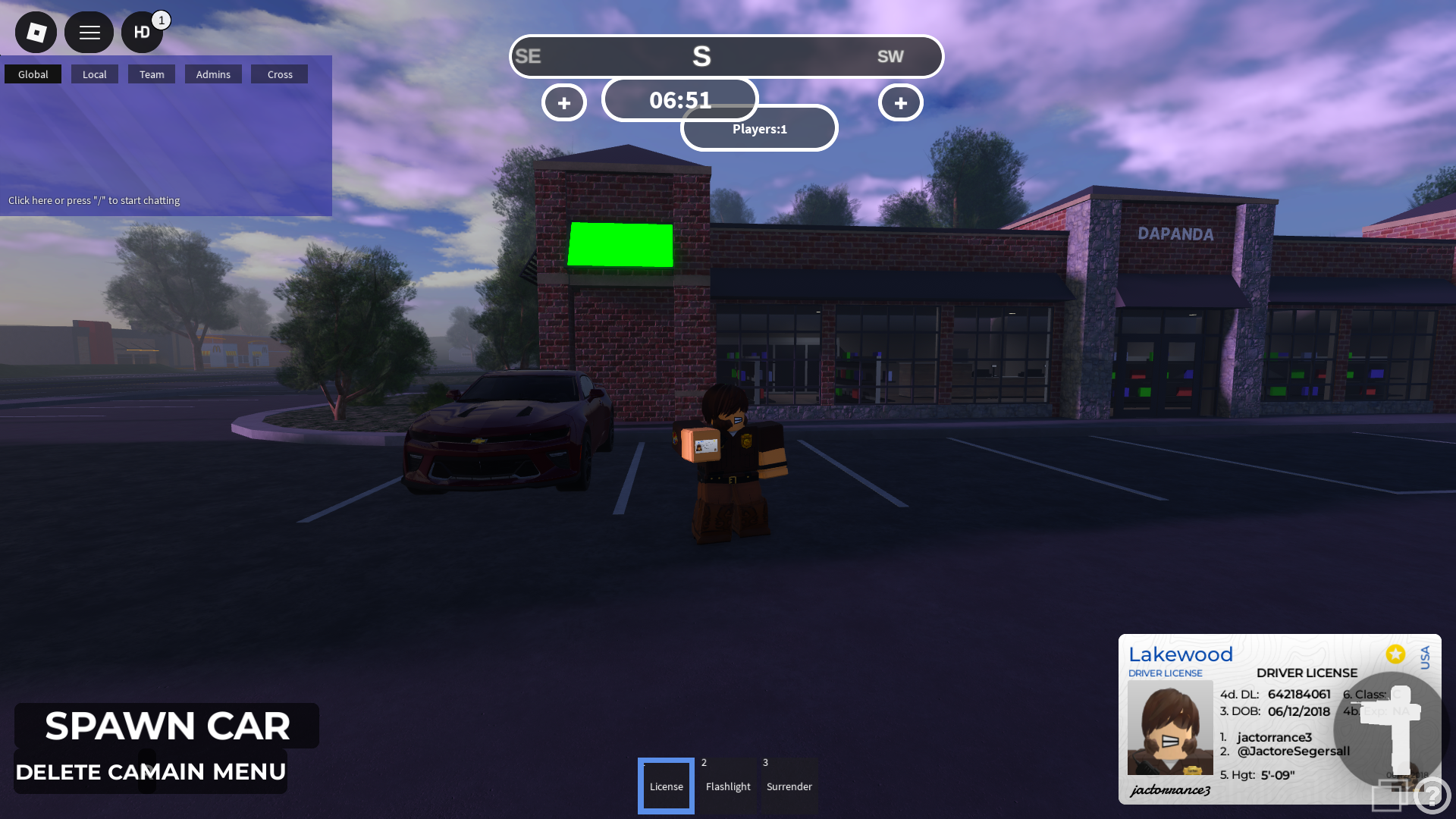Screen dimensions: 1456x819
Task: Expand the Players:1 panel
Action: click(x=758, y=128)
